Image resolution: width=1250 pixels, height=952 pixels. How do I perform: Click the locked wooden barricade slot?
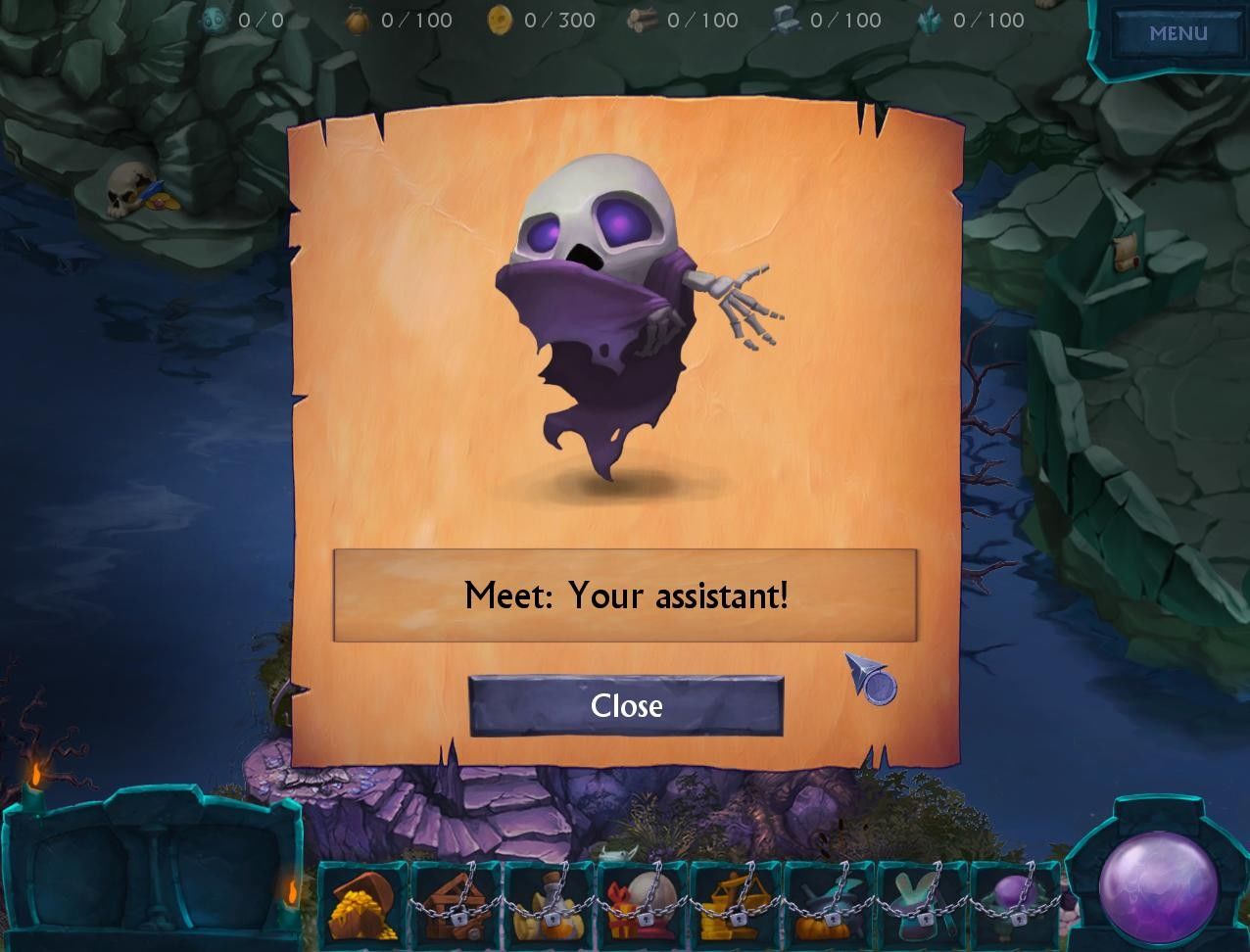[456, 904]
